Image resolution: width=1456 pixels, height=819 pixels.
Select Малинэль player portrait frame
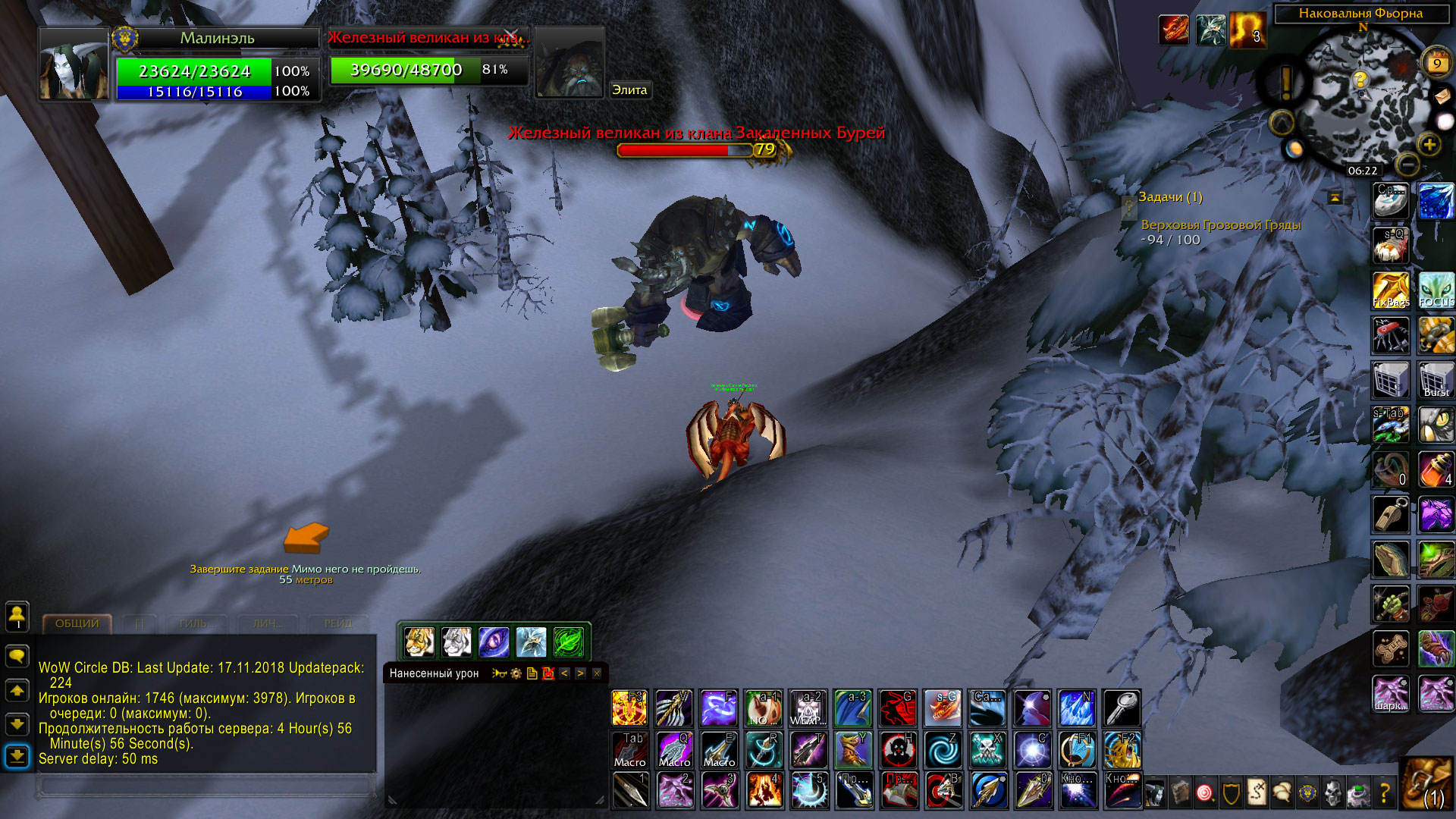coord(74,65)
